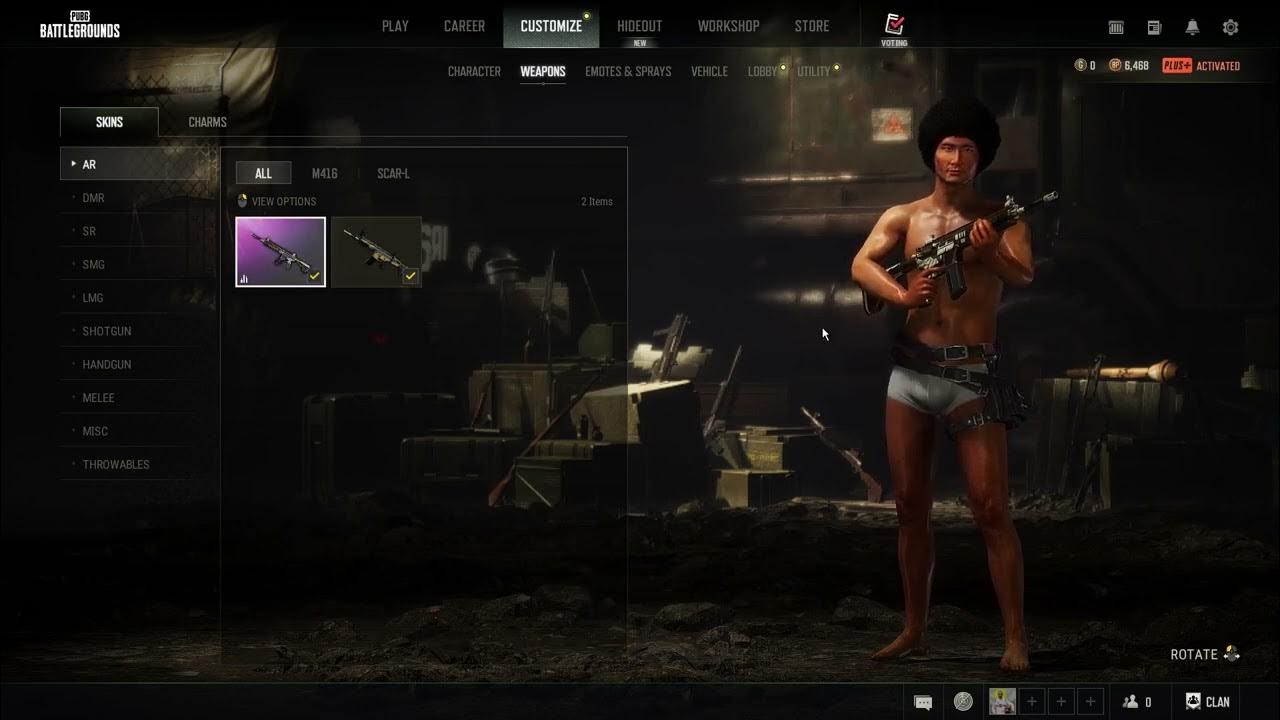Go to the Career section

pyautogui.click(x=464, y=26)
